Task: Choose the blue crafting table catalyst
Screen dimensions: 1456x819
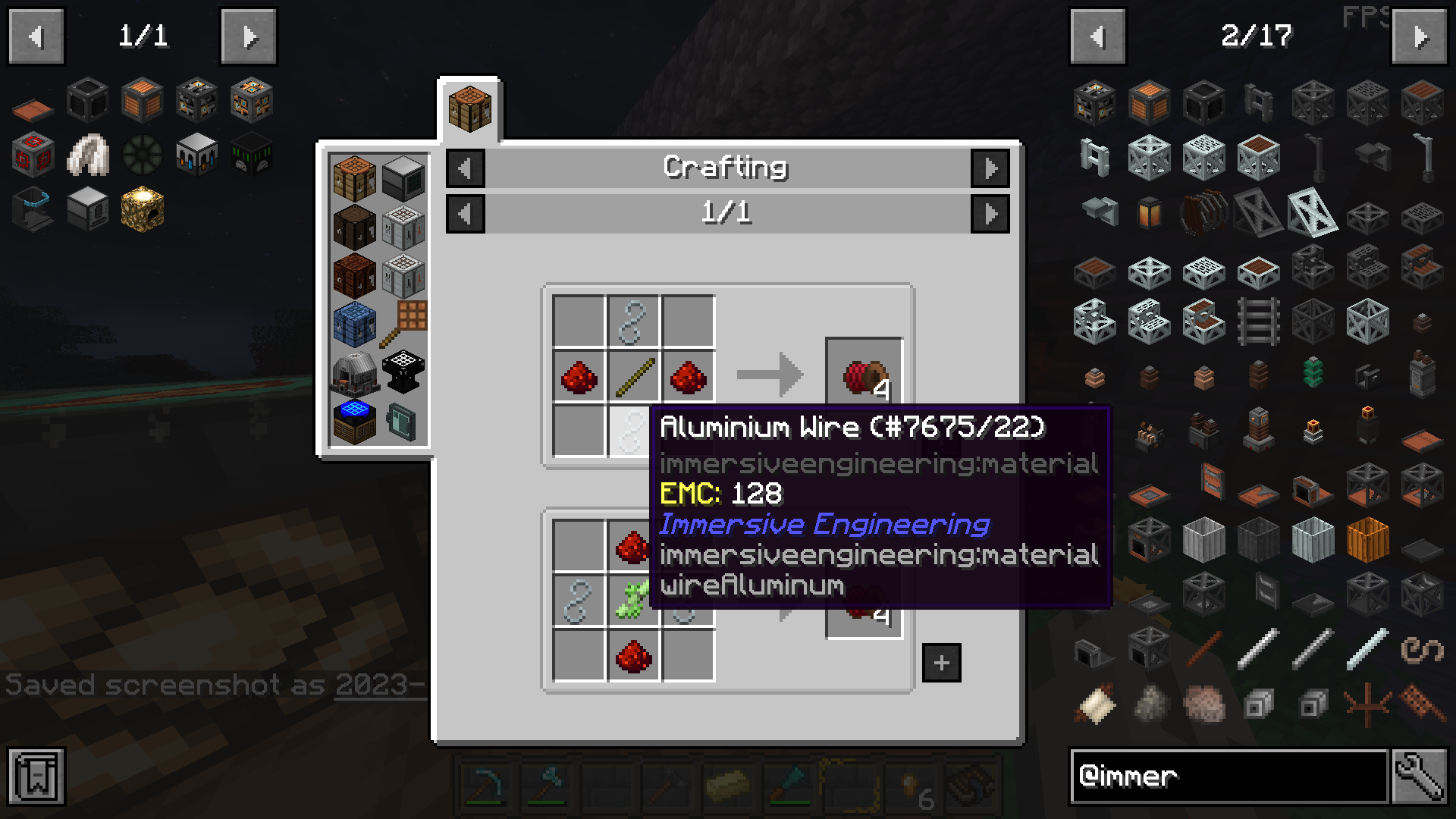Action: [x=354, y=323]
